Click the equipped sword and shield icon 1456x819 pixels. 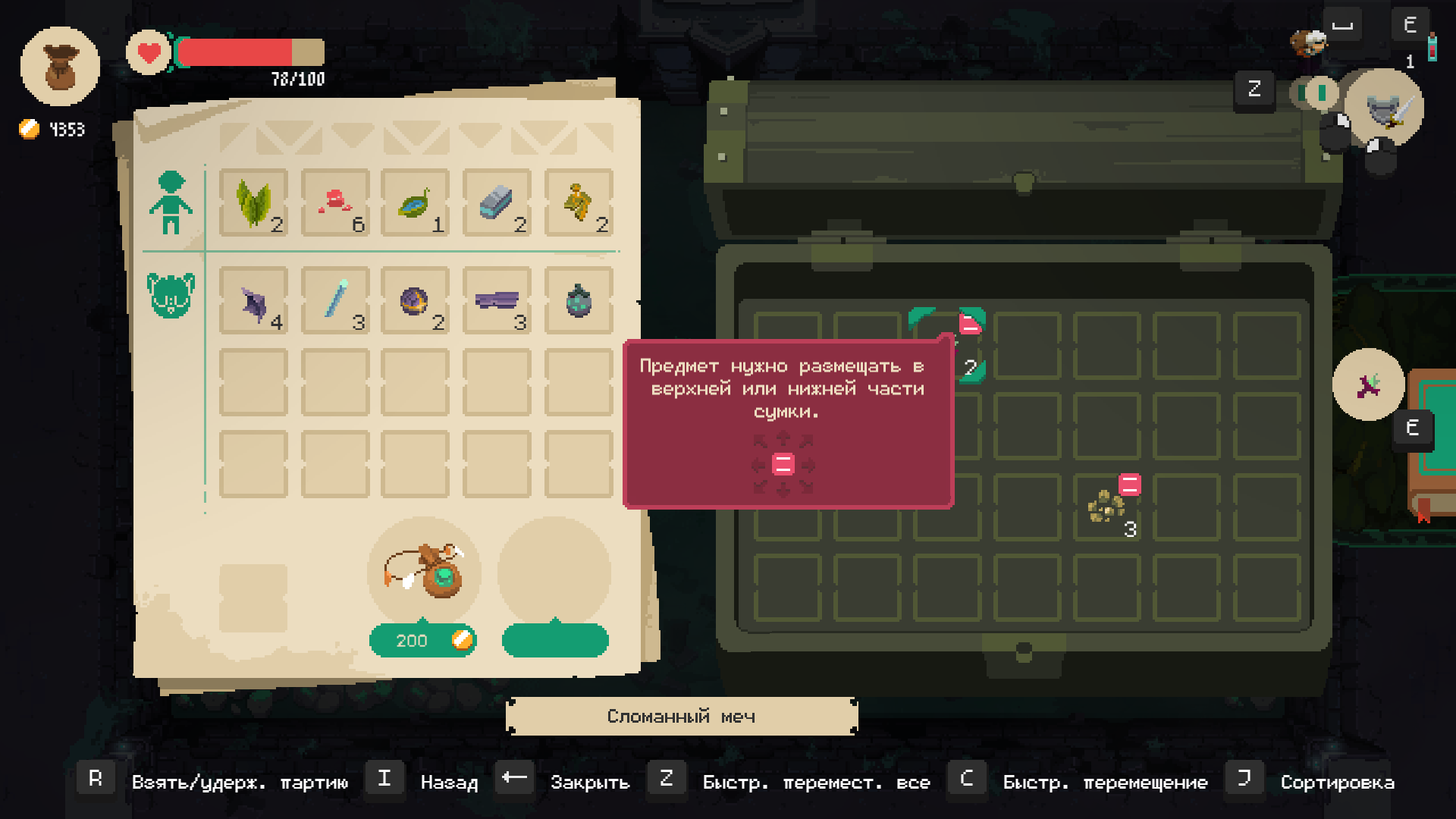[1385, 108]
